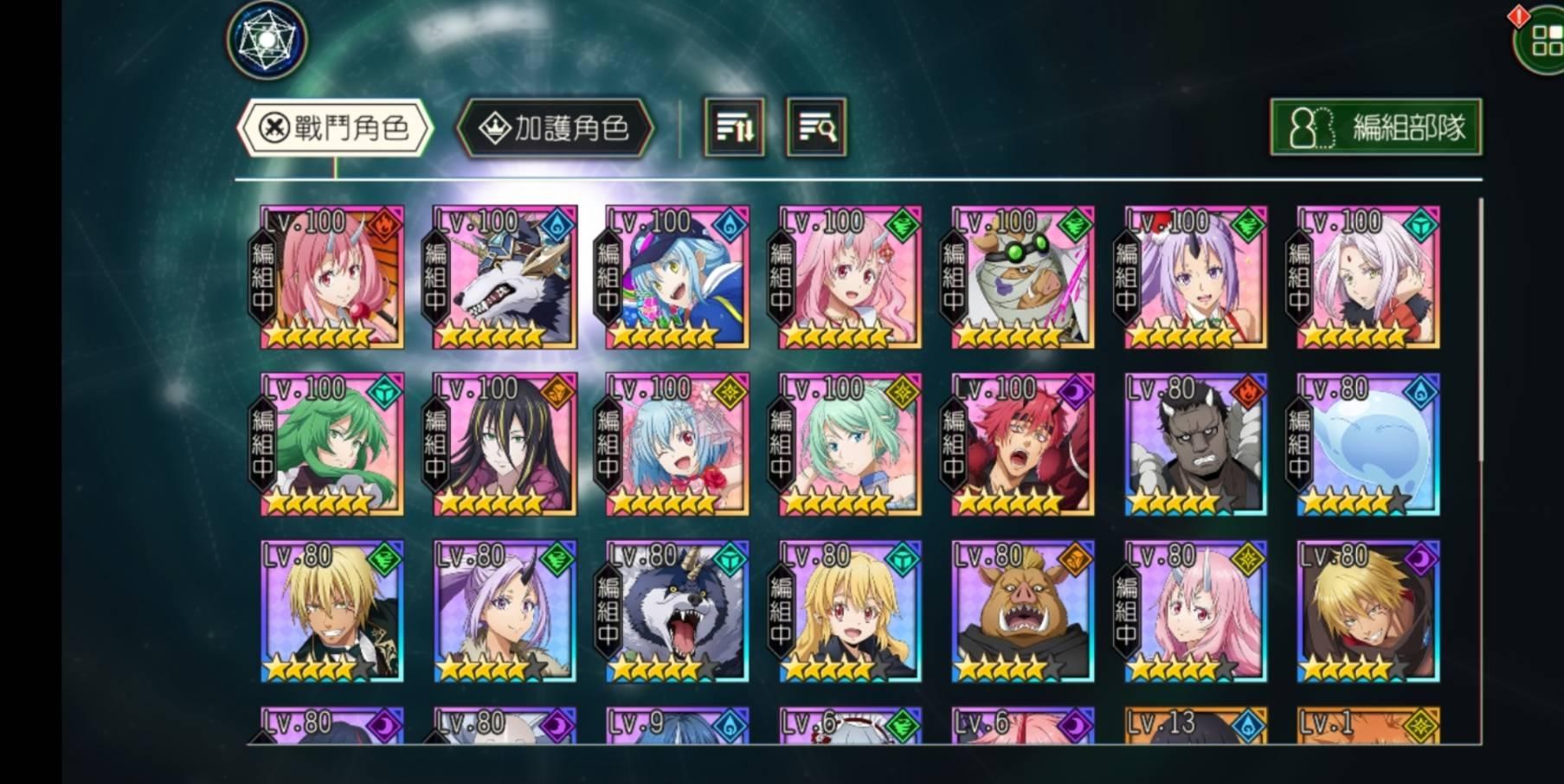This screenshot has height=784, width=1564.
Task: Choose the Lv.100 goggled orc character
Action: pos(1023,277)
